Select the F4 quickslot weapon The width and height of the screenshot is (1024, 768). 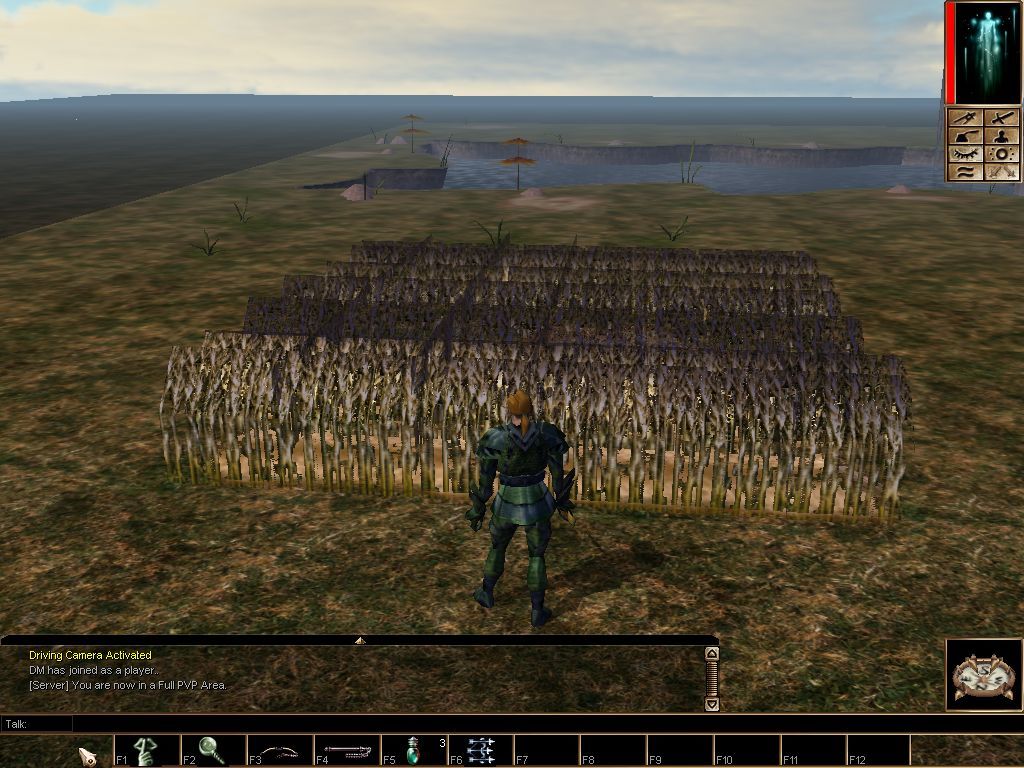pyautogui.click(x=346, y=750)
